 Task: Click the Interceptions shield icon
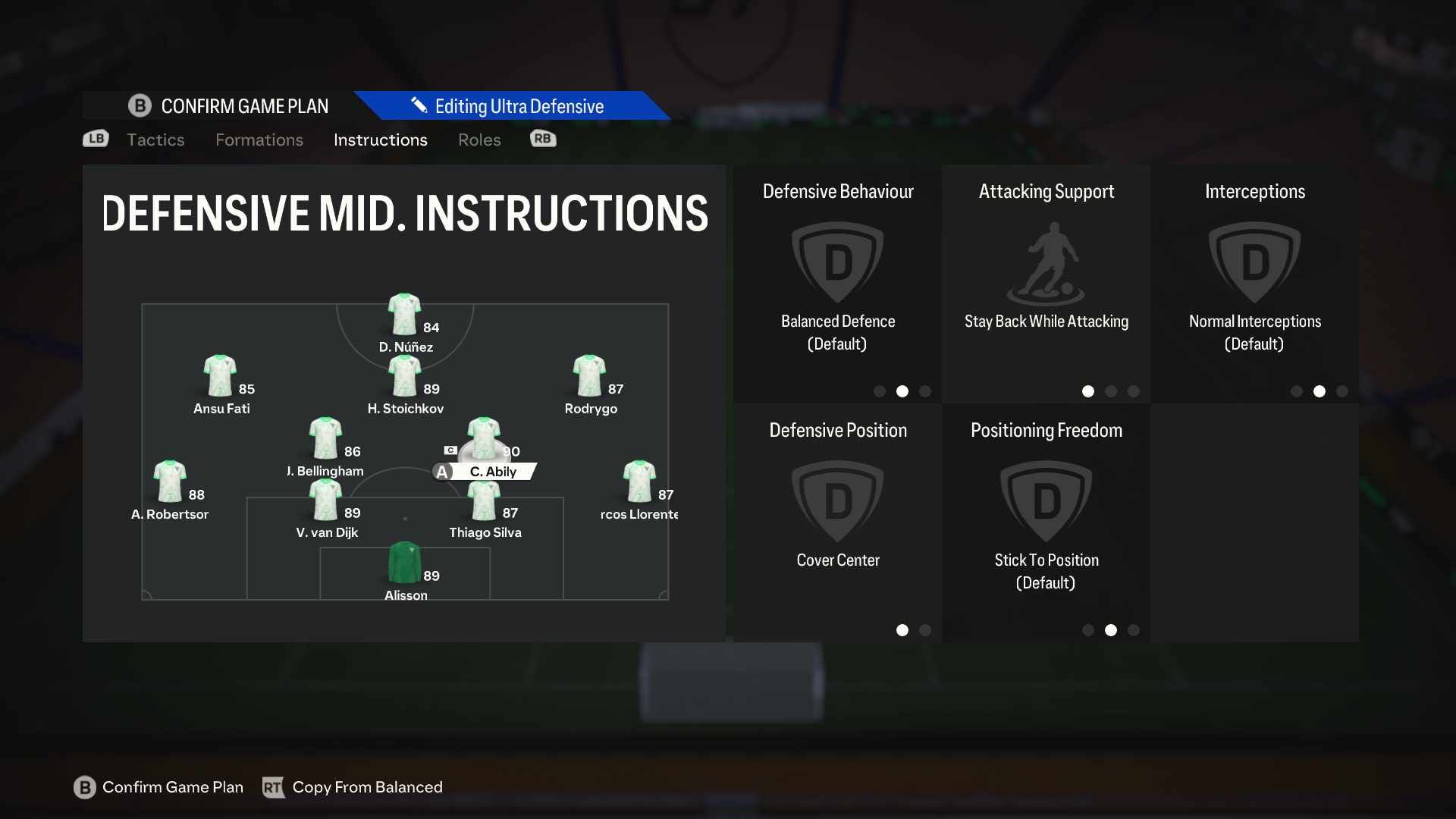(1254, 262)
